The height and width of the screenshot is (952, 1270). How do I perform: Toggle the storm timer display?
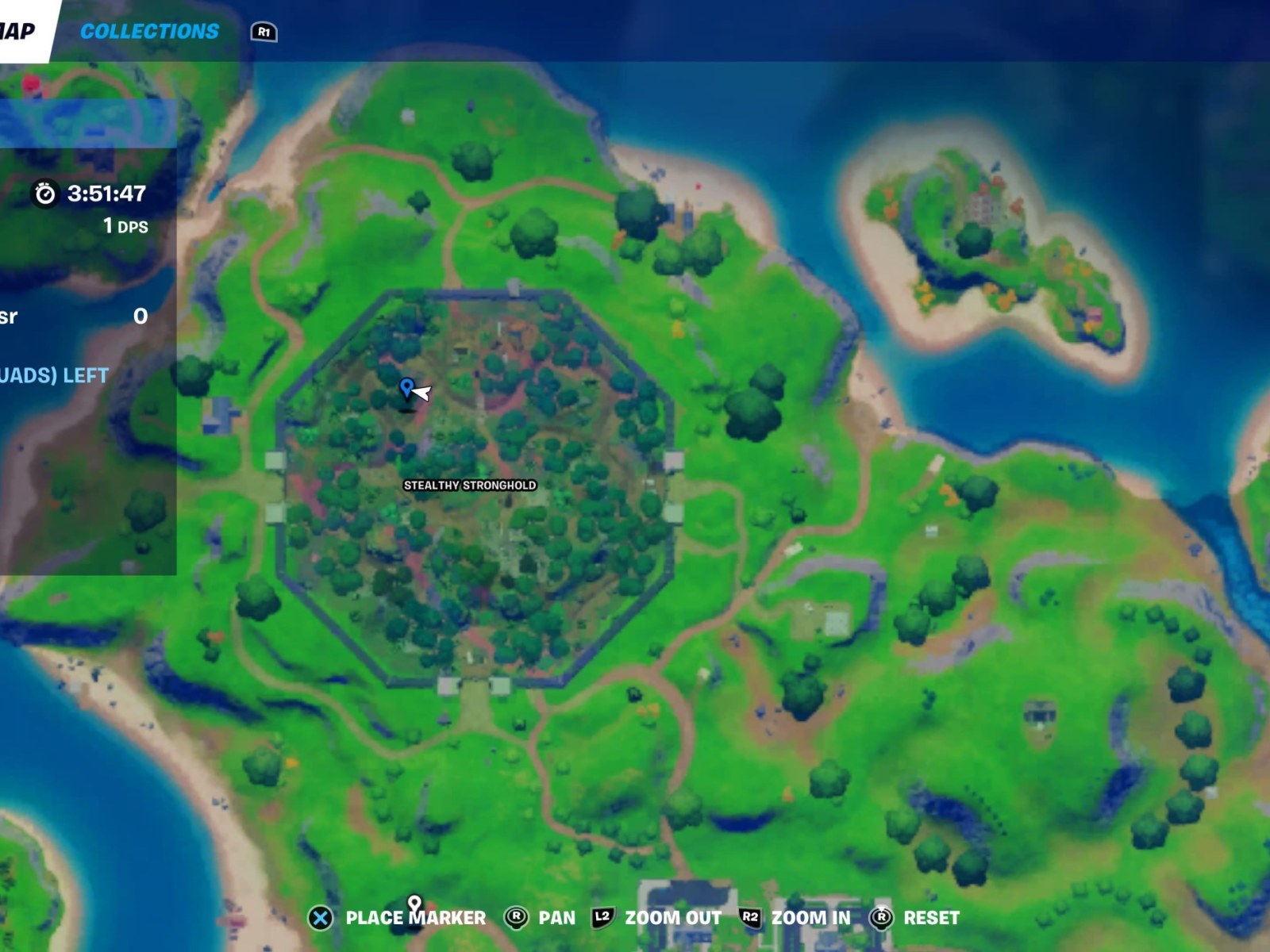coord(93,193)
